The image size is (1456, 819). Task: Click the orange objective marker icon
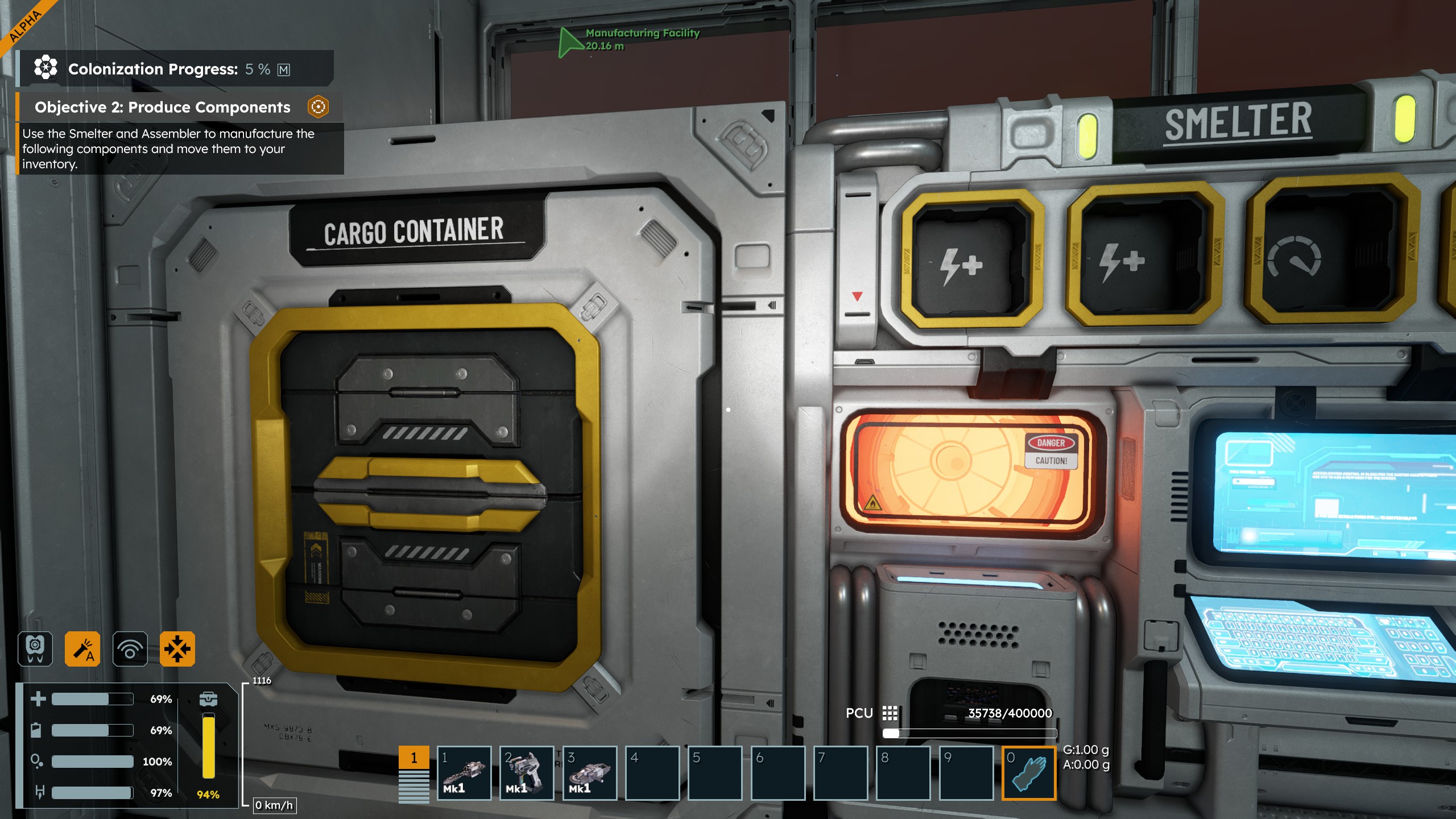coord(318,107)
